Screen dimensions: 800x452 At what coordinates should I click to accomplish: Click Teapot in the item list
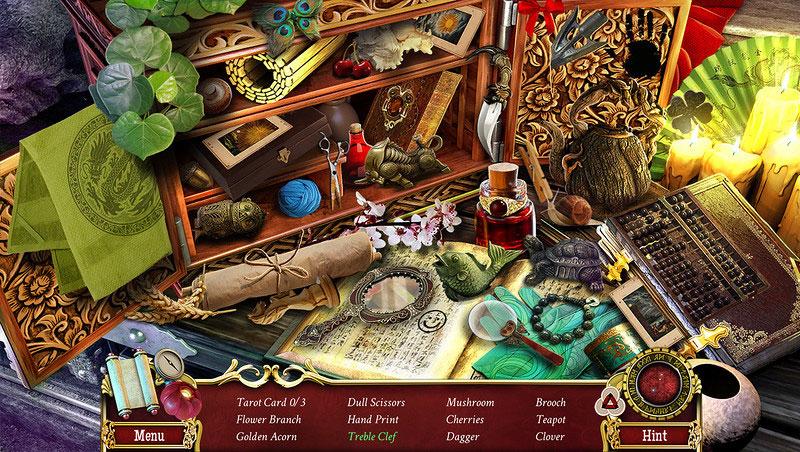click(550, 419)
